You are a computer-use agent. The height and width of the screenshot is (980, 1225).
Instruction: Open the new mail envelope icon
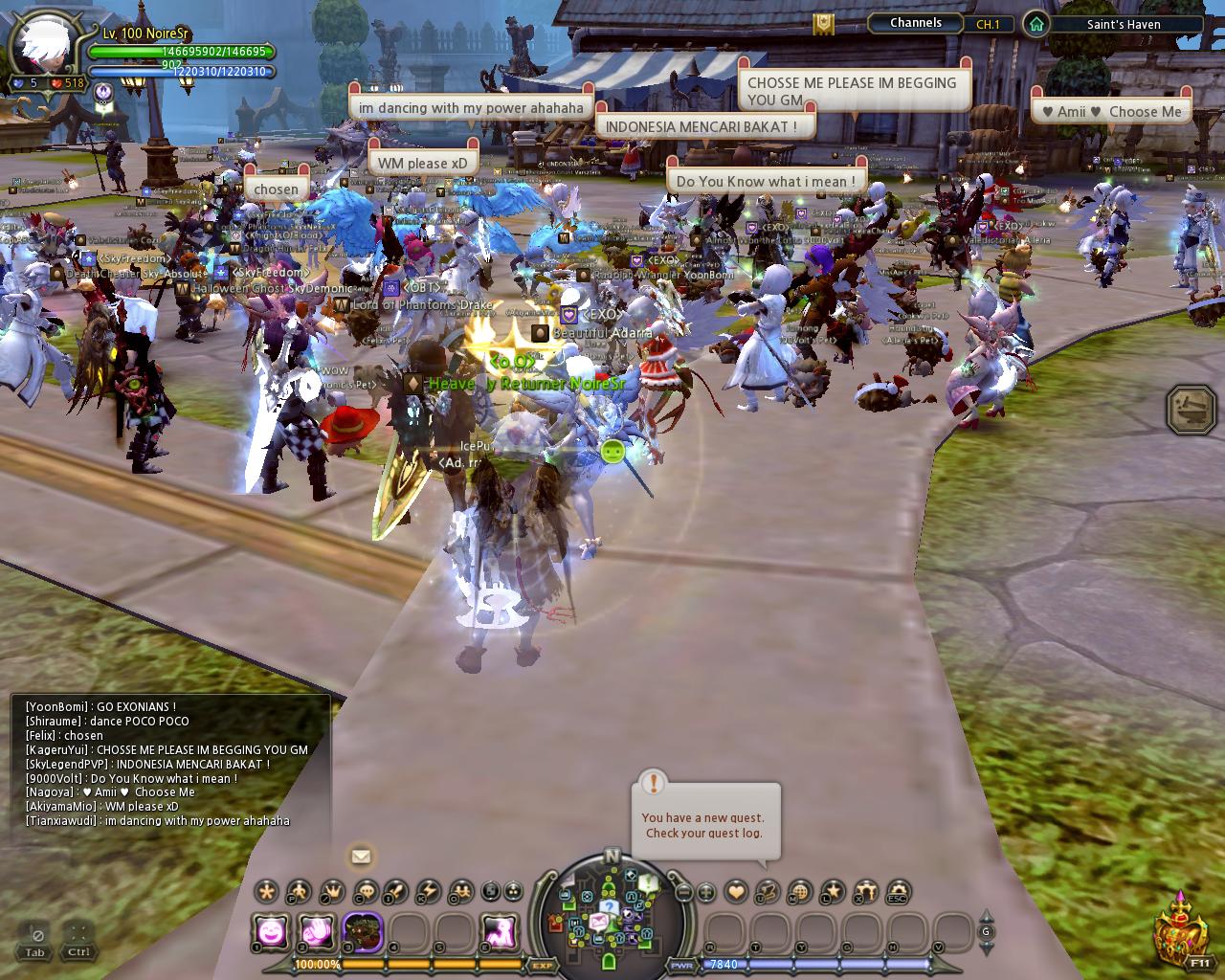[361, 857]
